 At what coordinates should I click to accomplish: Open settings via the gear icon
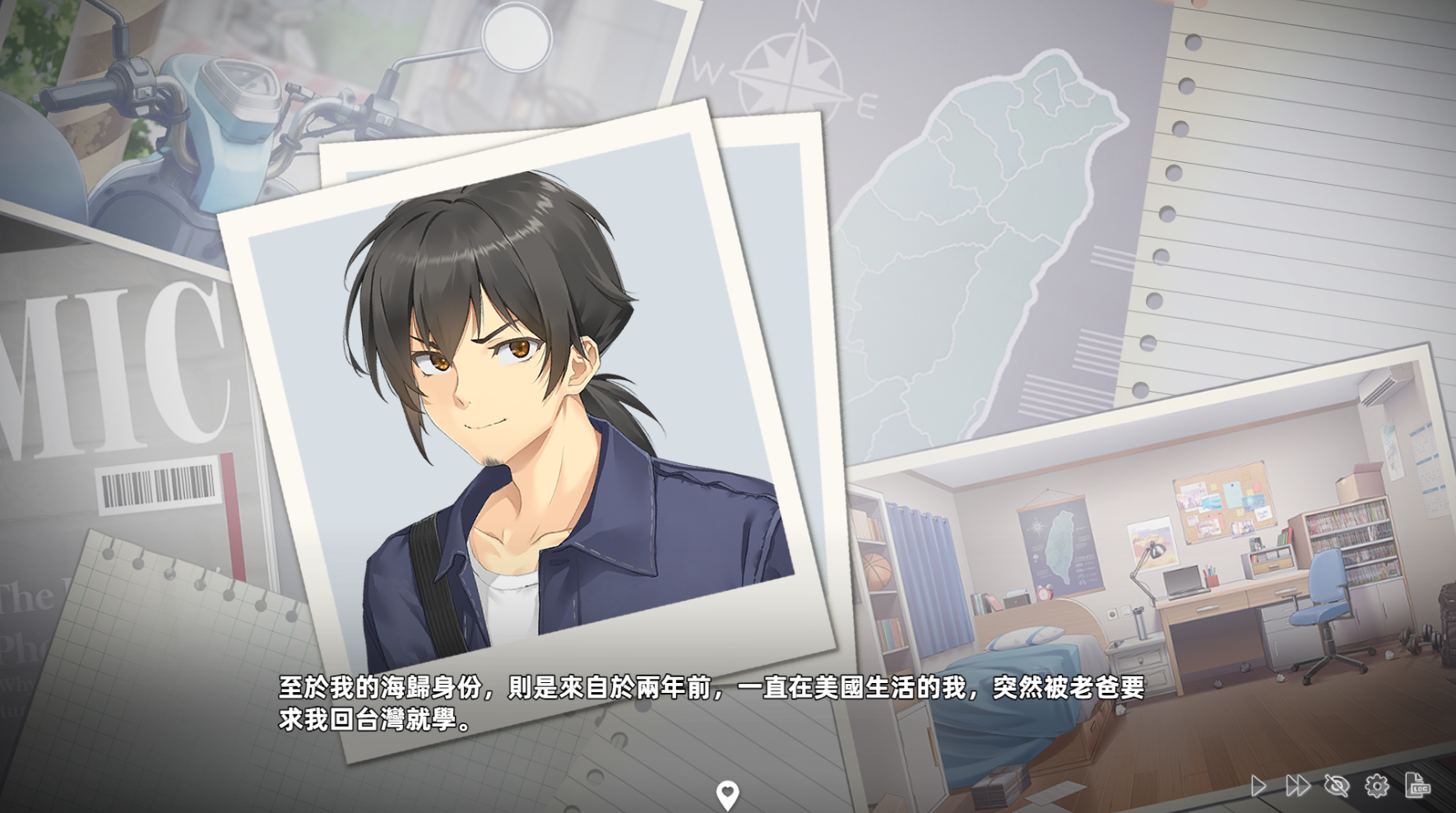coord(1376,786)
